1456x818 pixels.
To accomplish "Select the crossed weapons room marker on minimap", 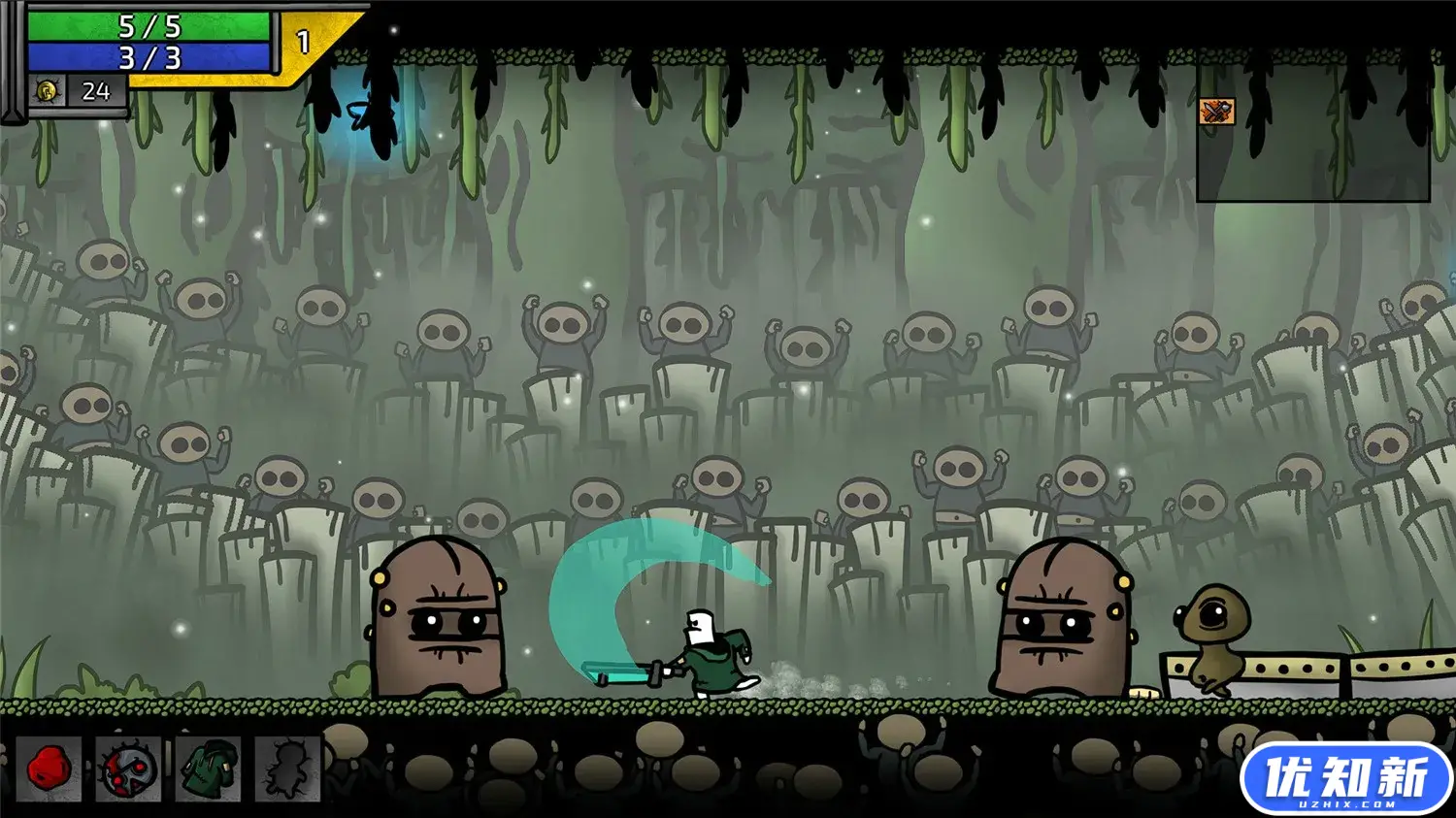I will click(1216, 112).
